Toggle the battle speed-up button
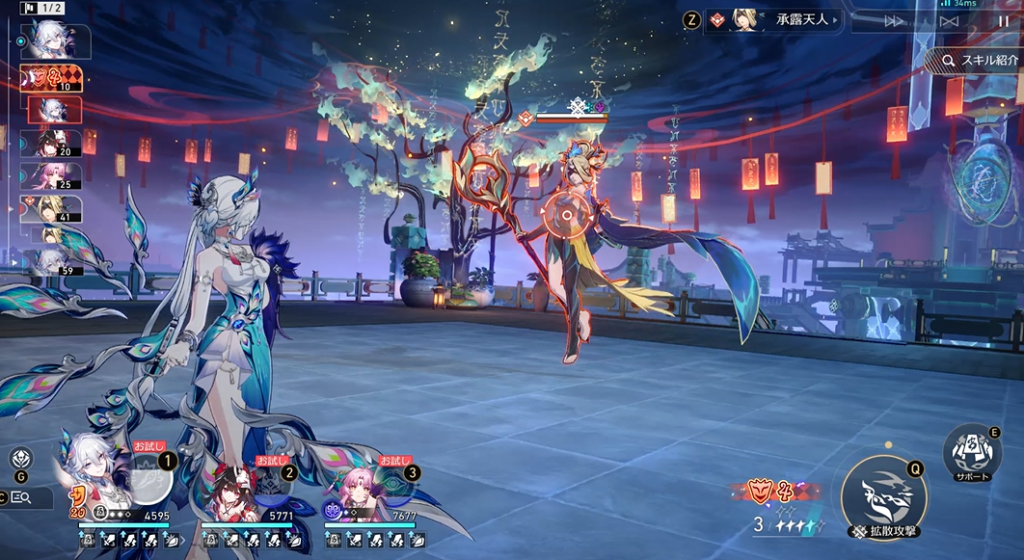Screen dimensions: 1024x560 (895, 21)
